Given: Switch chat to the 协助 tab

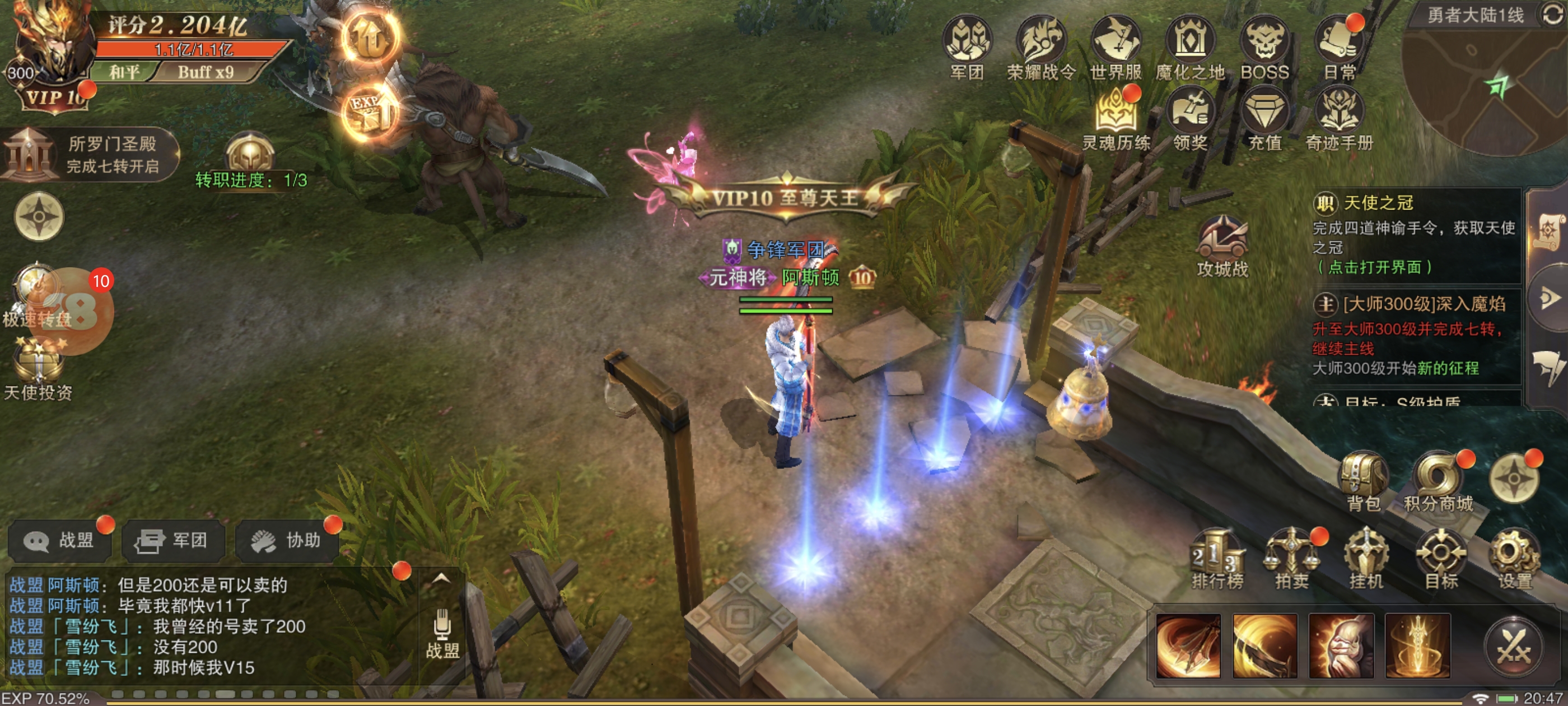Looking at the screenshot, I should (x=288, y=540).
